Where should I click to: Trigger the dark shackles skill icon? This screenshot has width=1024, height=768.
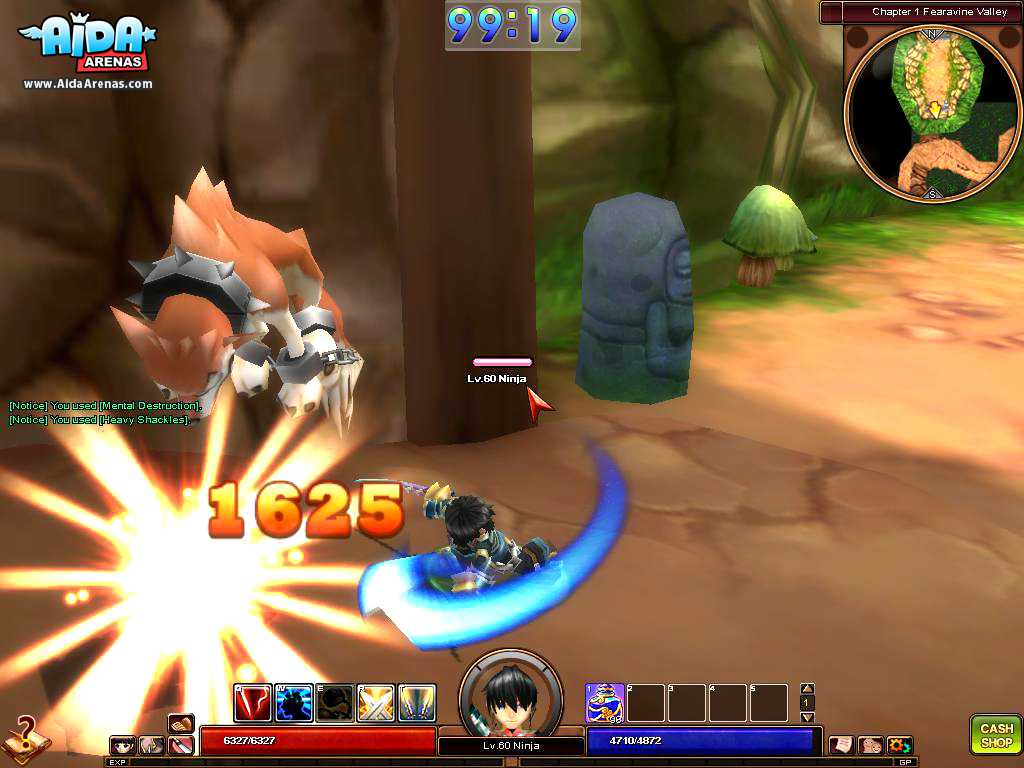pos(335,703)
